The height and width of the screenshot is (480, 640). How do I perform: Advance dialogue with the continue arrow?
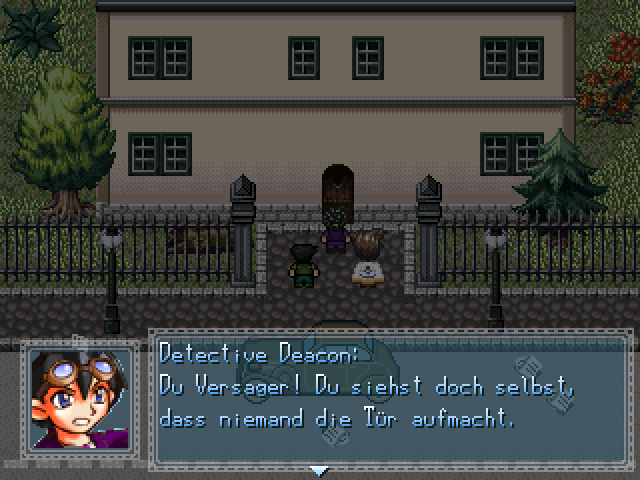[x=319, y=470]
